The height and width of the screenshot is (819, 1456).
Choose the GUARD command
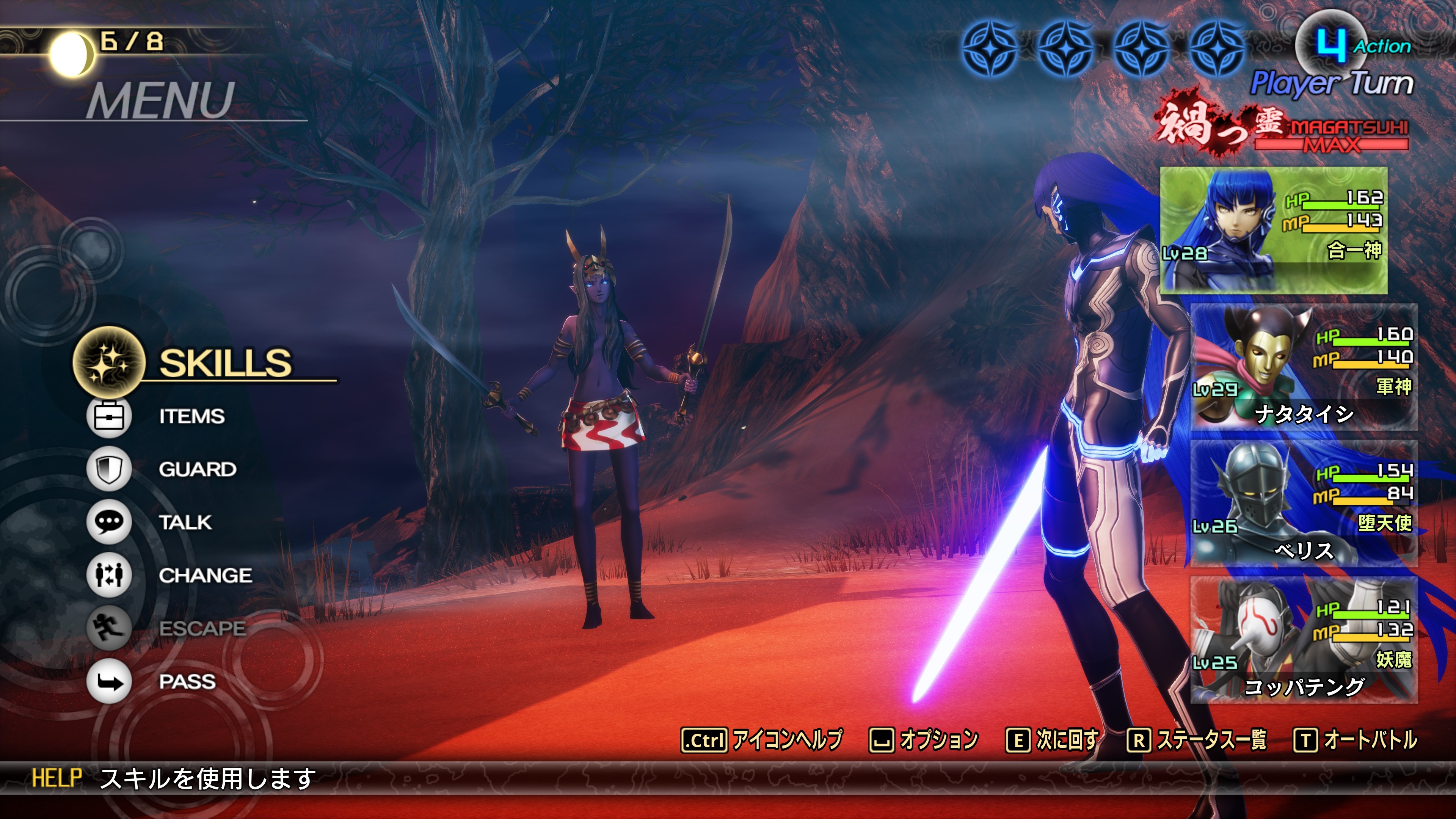pyautogui.click(x=197, y=469)
